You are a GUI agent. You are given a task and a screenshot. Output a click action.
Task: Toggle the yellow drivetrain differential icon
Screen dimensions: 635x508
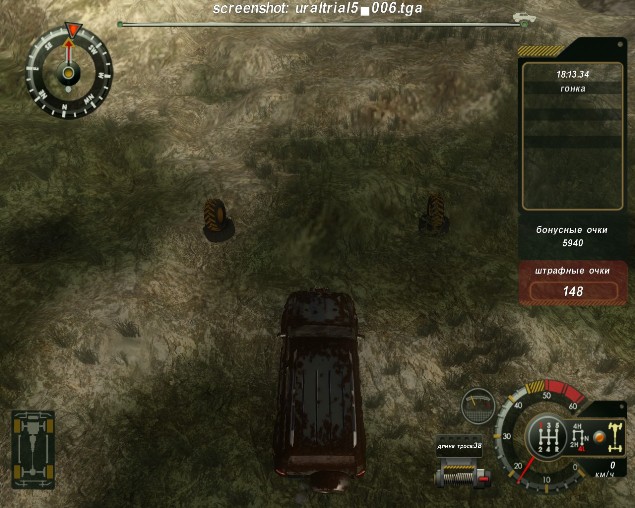coord(615,437)
